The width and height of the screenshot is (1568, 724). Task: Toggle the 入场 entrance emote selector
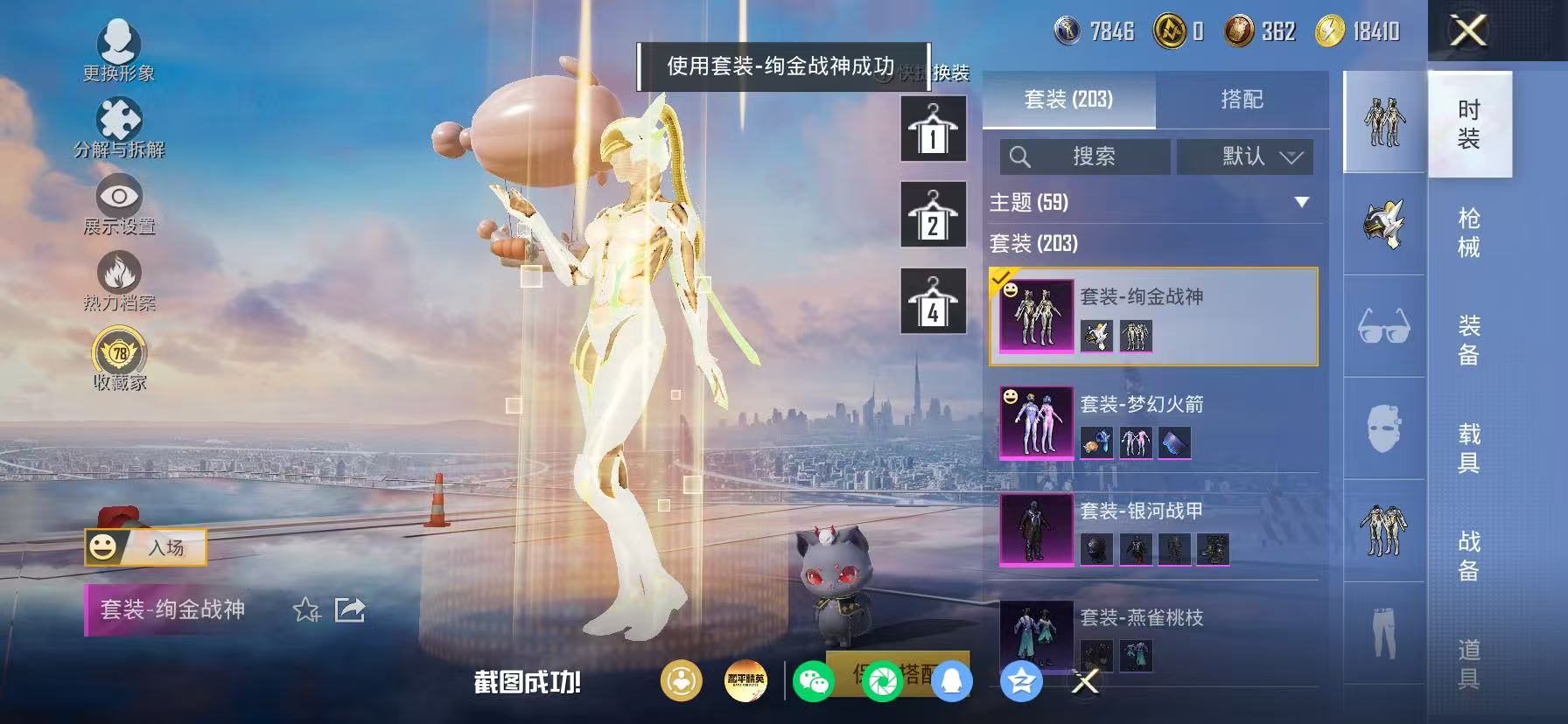144,547
